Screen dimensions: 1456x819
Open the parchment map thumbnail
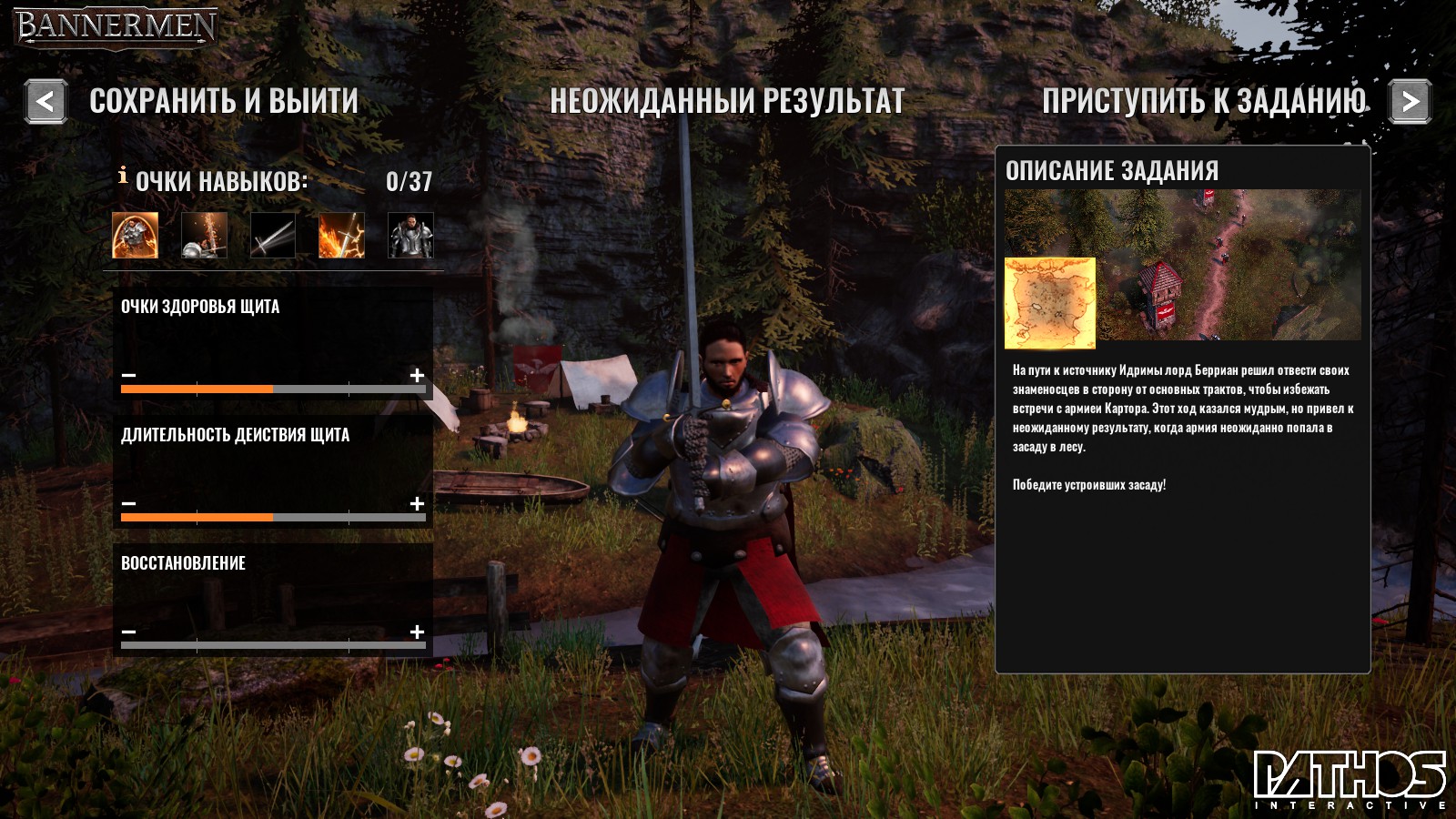(1050, 303)
